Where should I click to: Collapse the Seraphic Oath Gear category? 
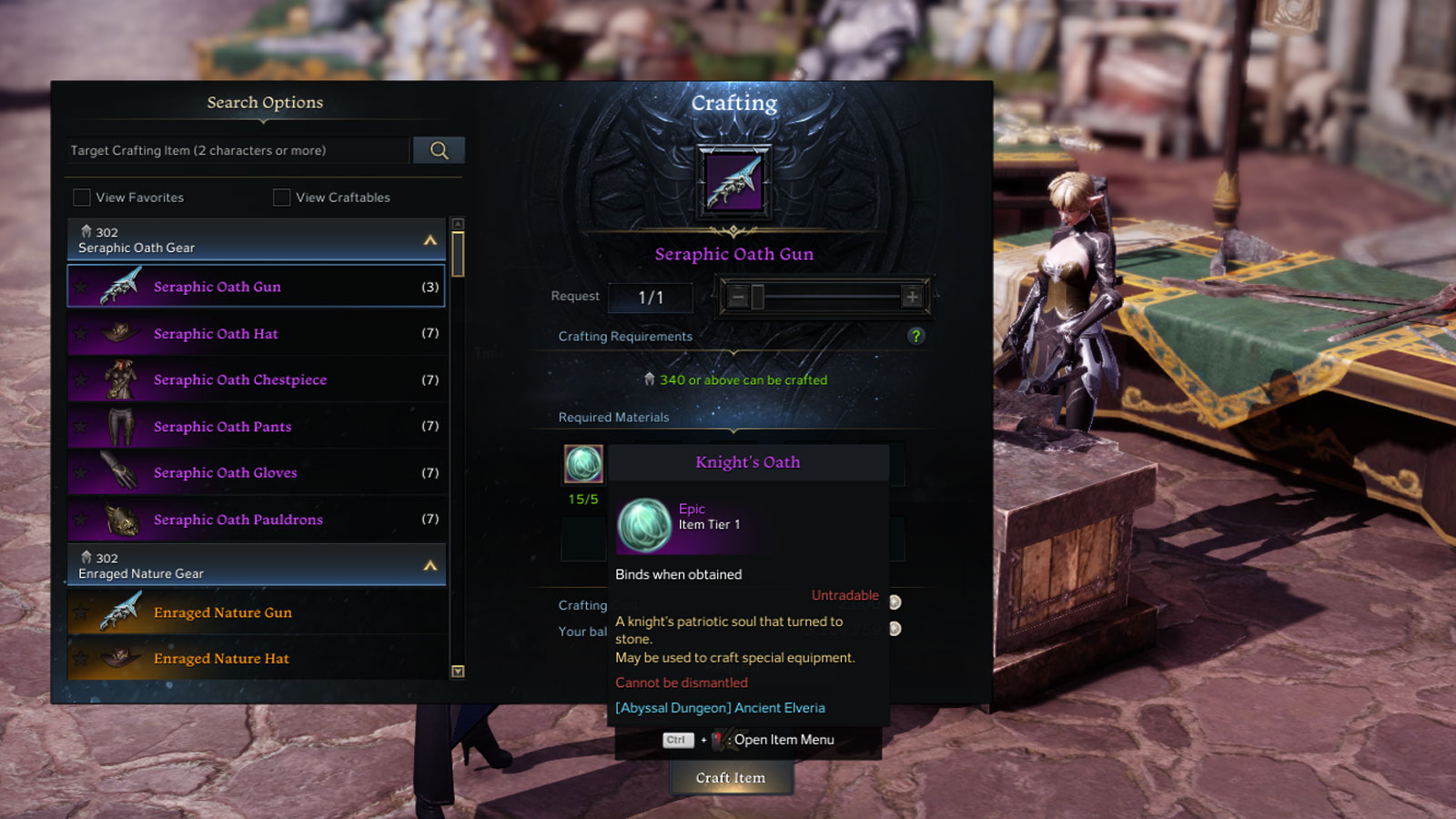click(428, 239)
